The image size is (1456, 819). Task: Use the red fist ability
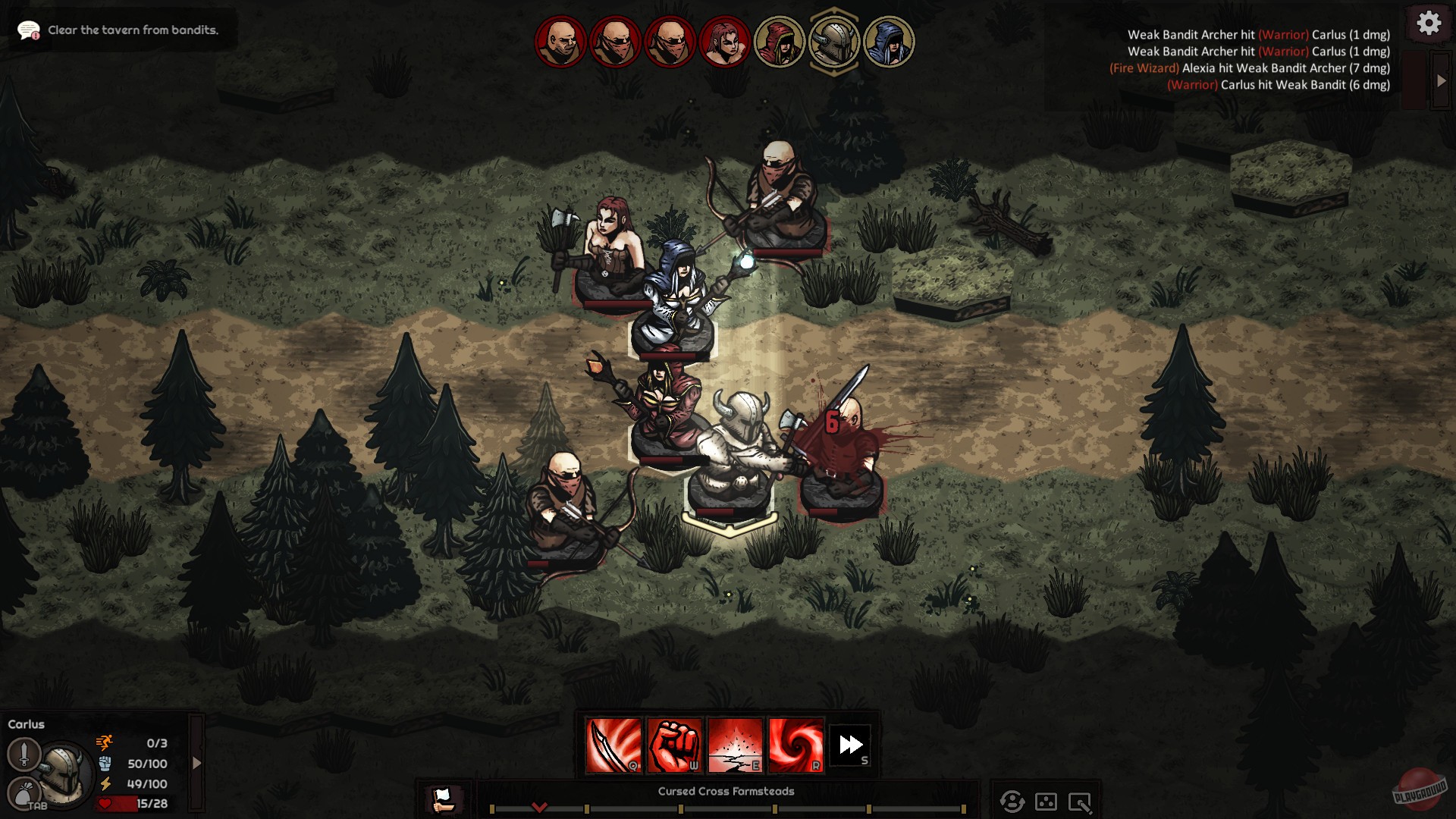[x=675, y=745]
